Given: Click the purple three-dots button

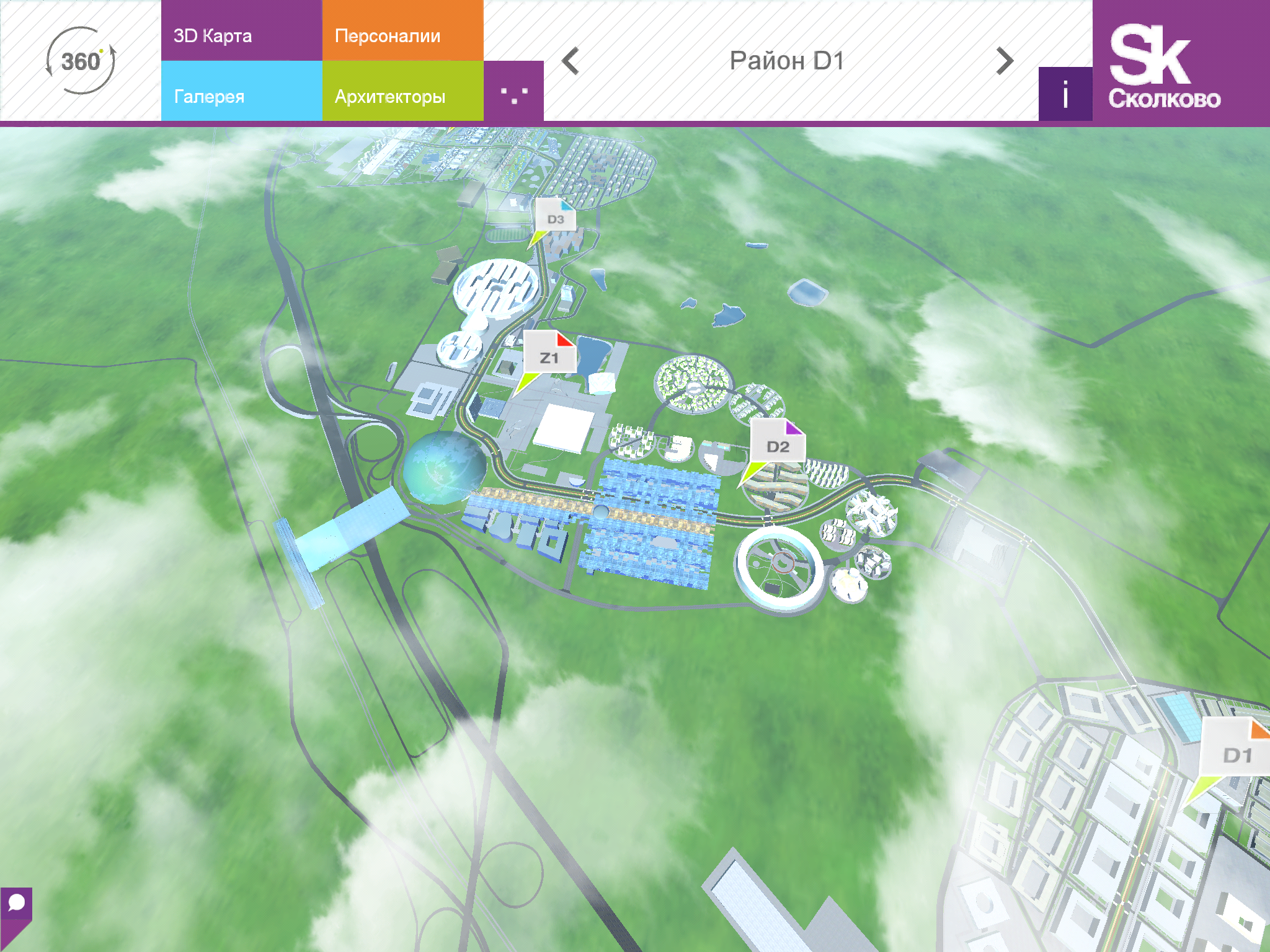Looking at the screenshot, I should 513,93.
